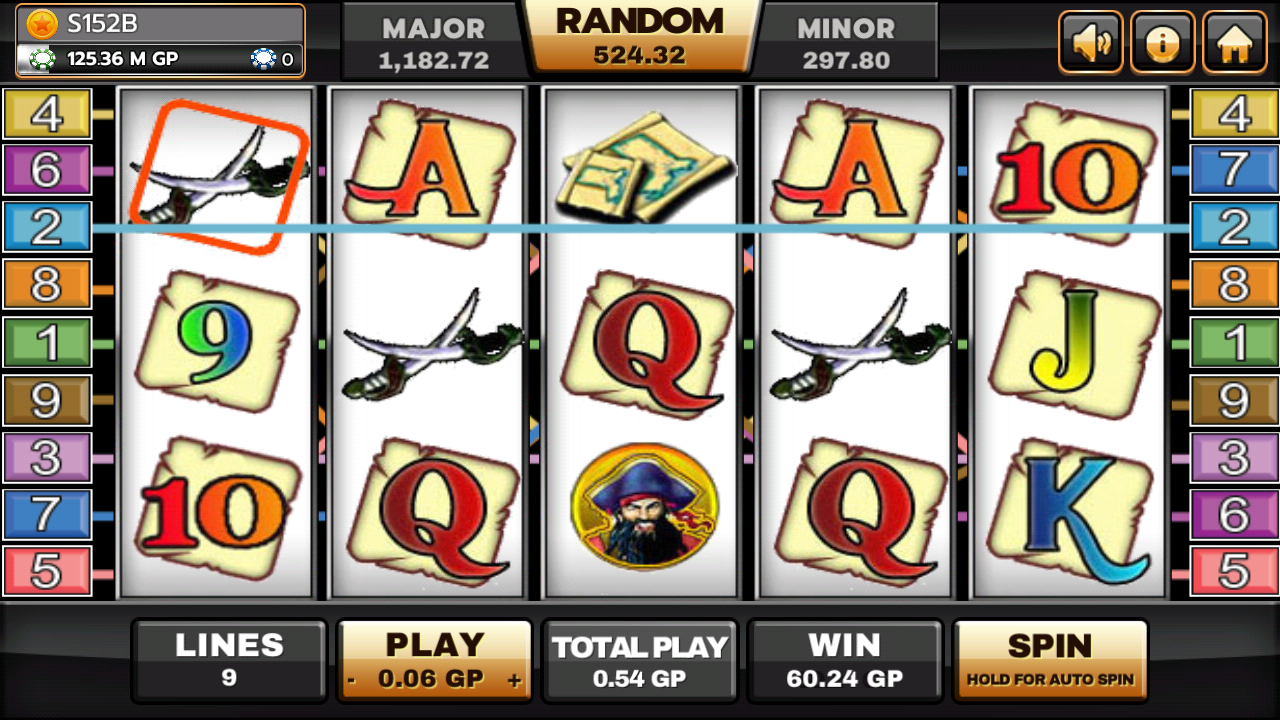This screenshot has width=1280, height=720.
Task: Select payline 2 on the left side
Action: pyautogui.click(x=47, y=227)
